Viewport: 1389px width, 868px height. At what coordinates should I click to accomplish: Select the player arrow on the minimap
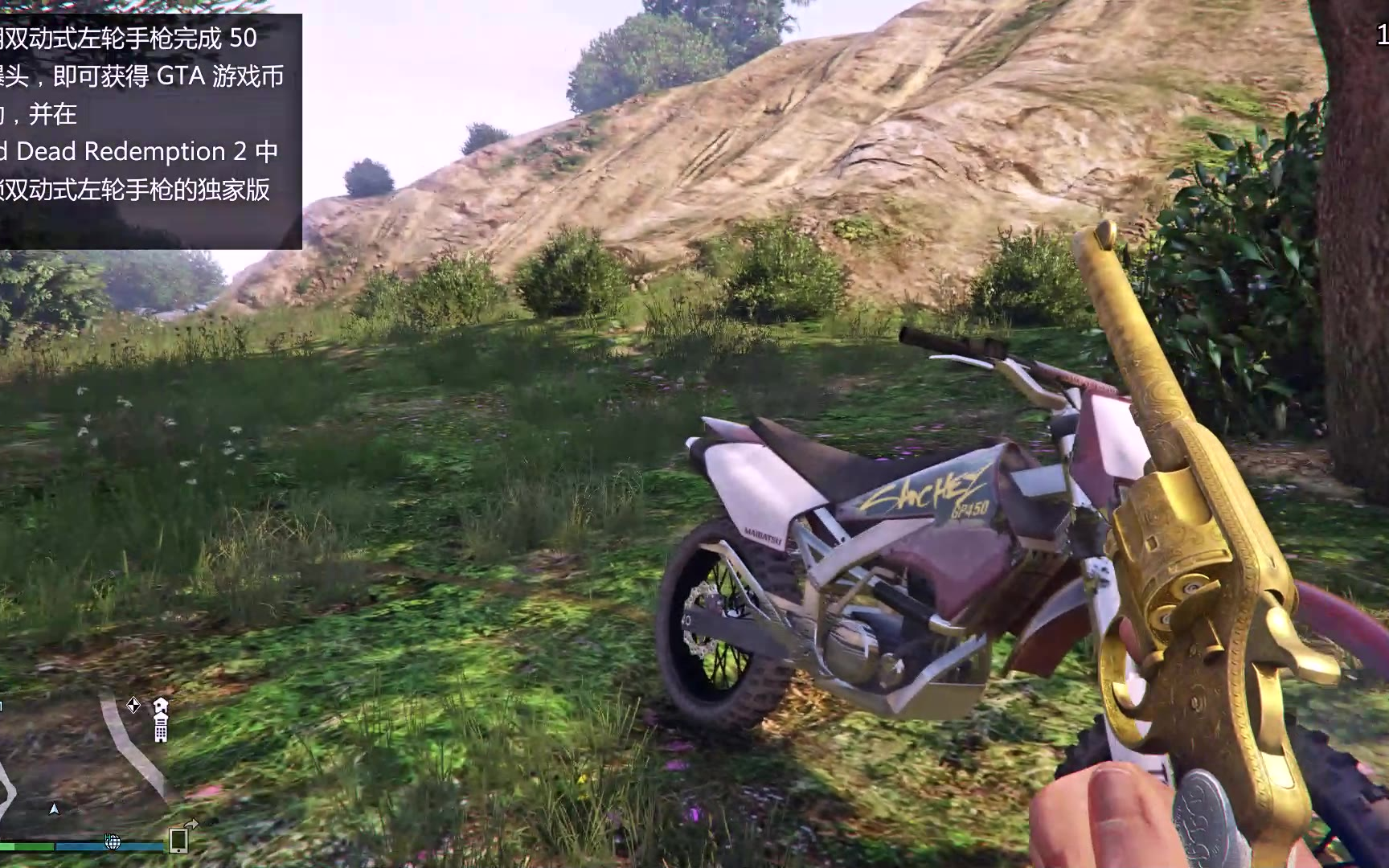[54, 809]
